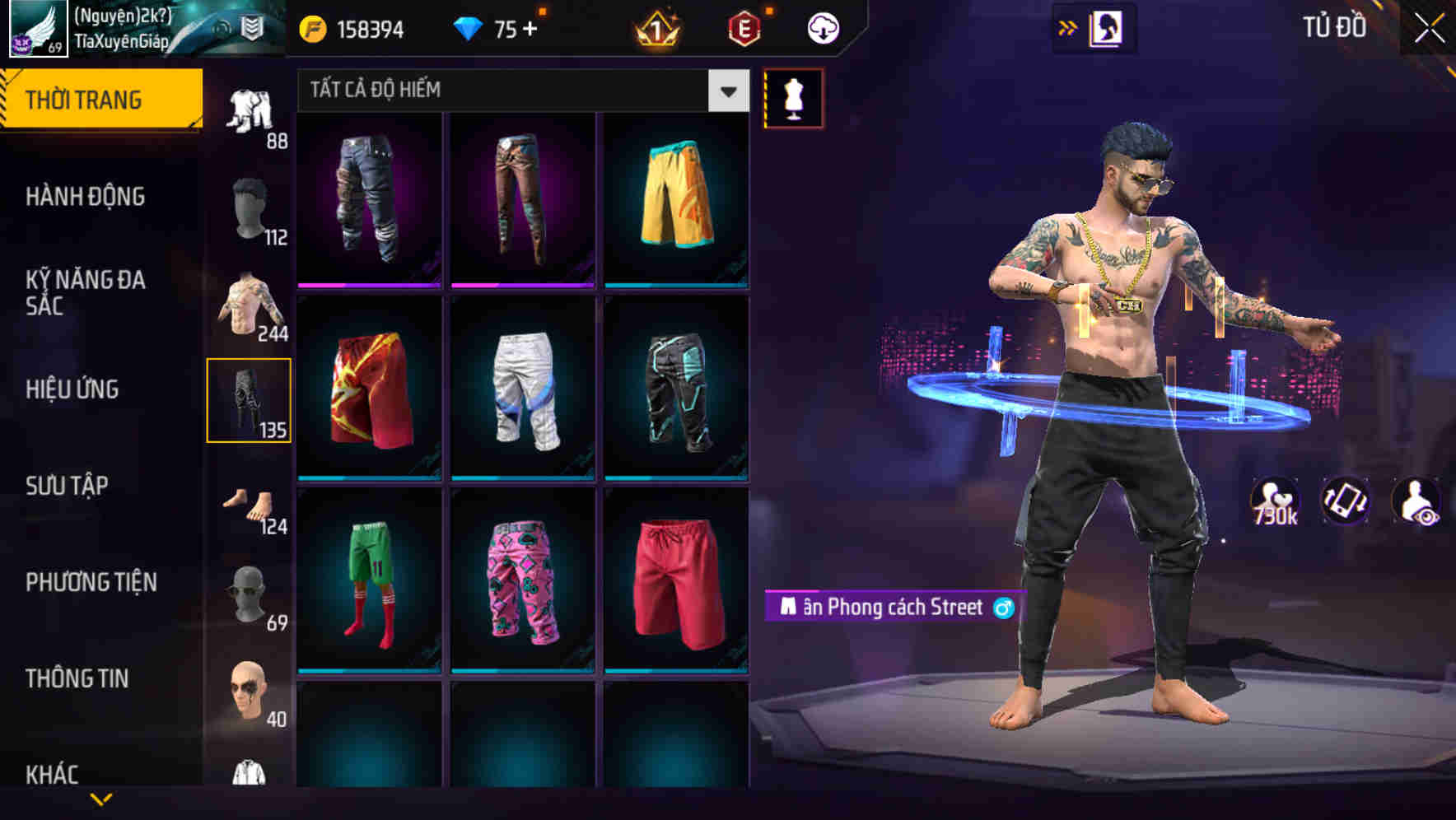Screen dimensions: 1456x820
Task: Click the THỜI TRANG highlighted button
Action: click(85, 99)
